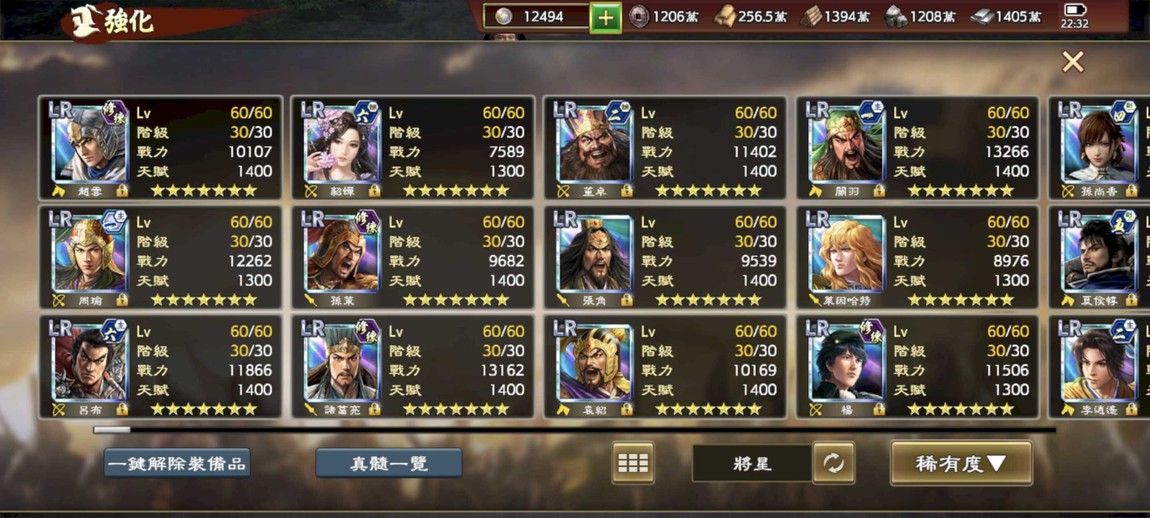This screenshot has height=518, width=1150.
Task: Pick the blonde 萊因哈特 general card
Action: pos(916,257)
